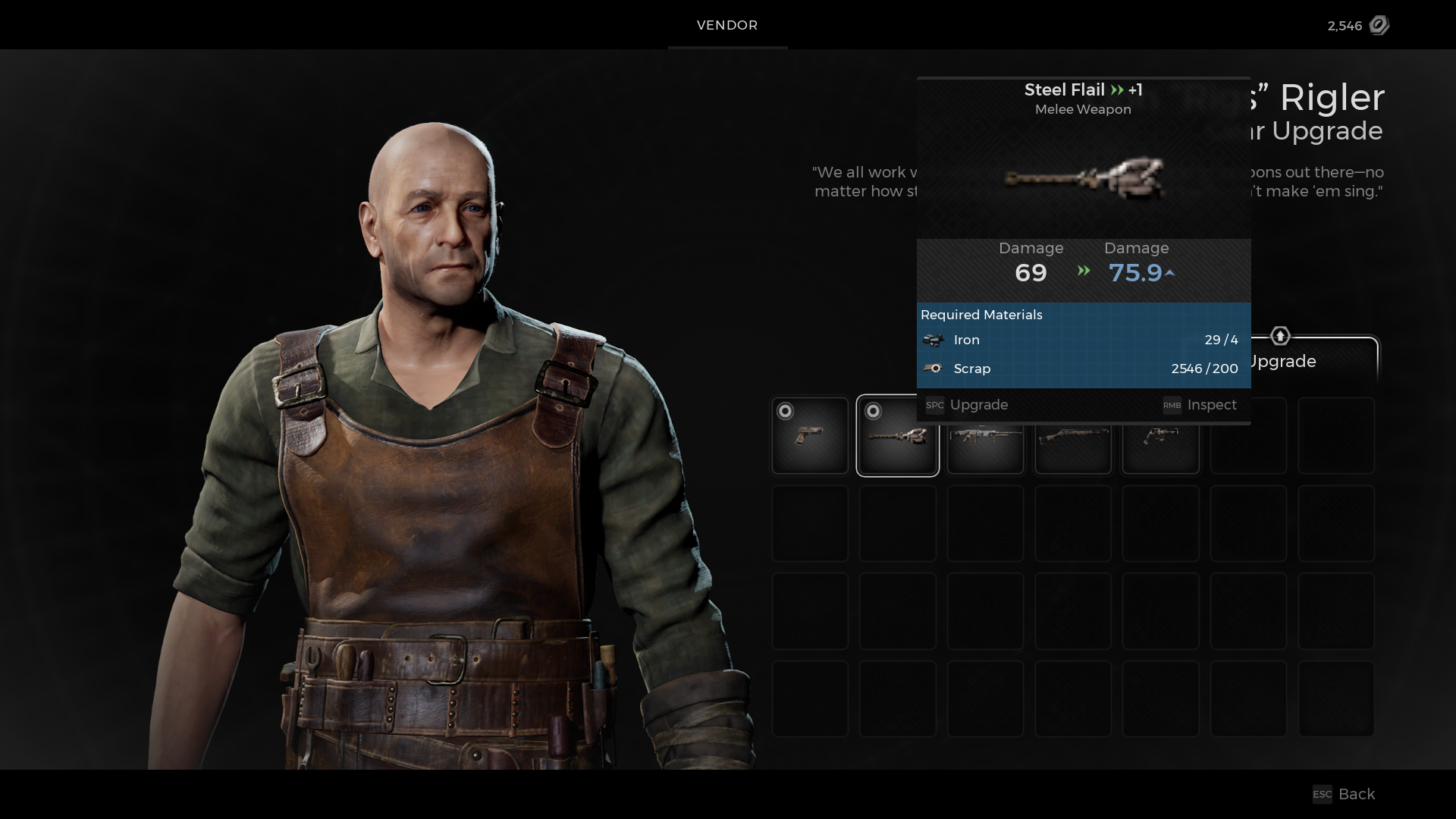Choose the Steel Flail weapon slot
Image resolution: width=1456 pixels, height=819 pixels.
[897, 436]
